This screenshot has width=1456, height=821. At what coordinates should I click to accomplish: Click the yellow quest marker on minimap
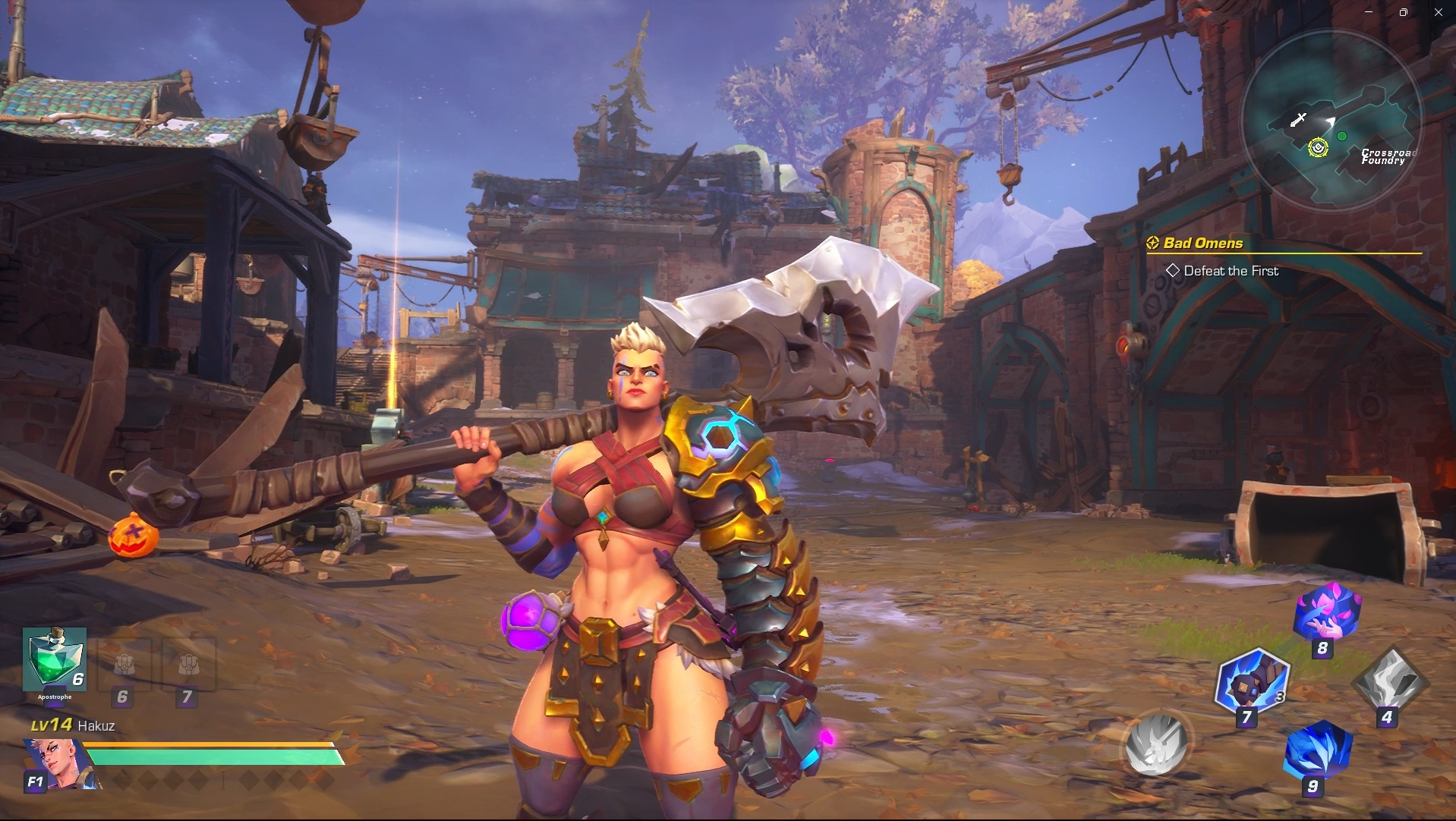(1318, 147)
